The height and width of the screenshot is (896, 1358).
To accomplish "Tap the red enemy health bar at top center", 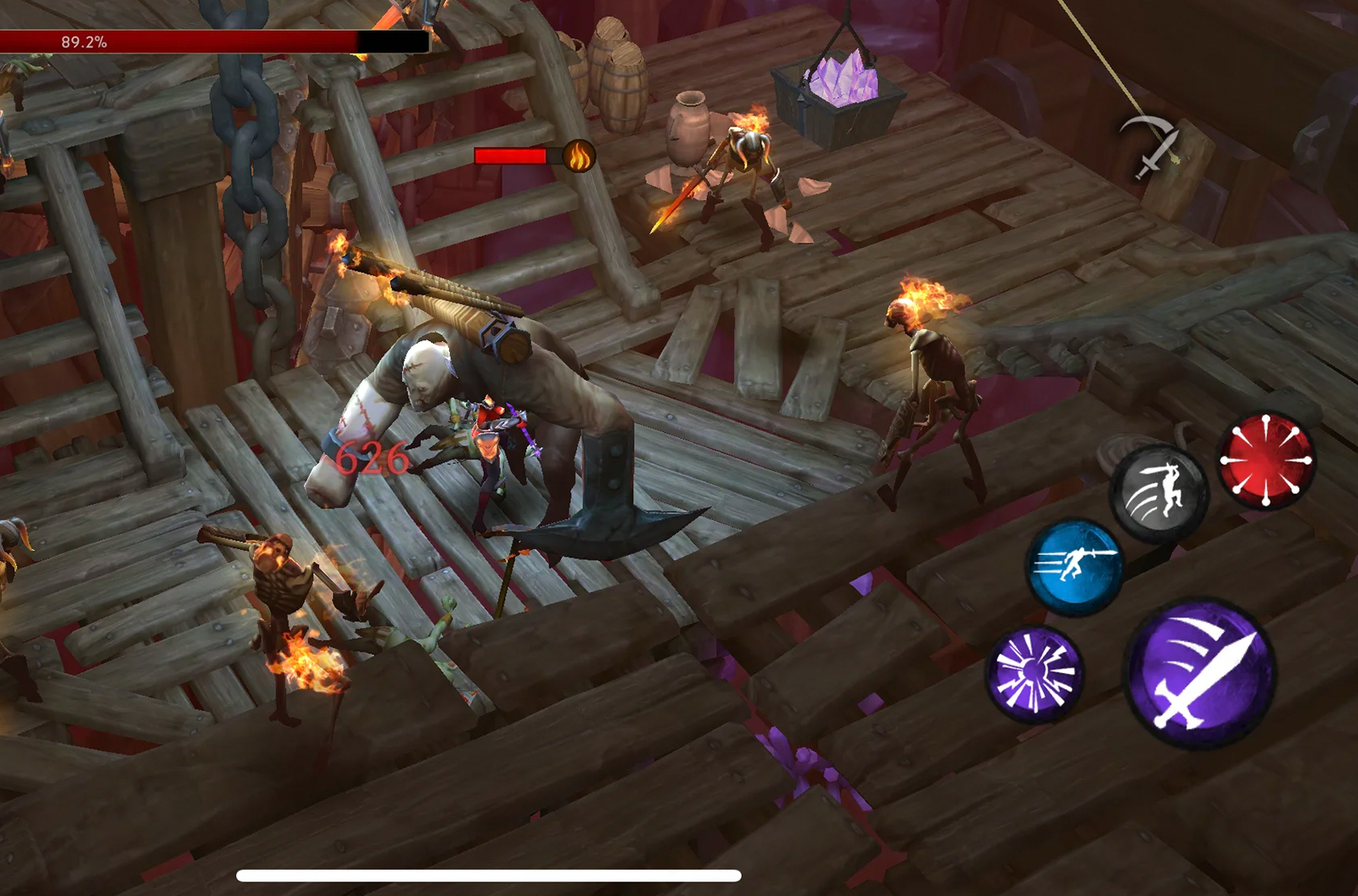I will click(x=511, y=156).
